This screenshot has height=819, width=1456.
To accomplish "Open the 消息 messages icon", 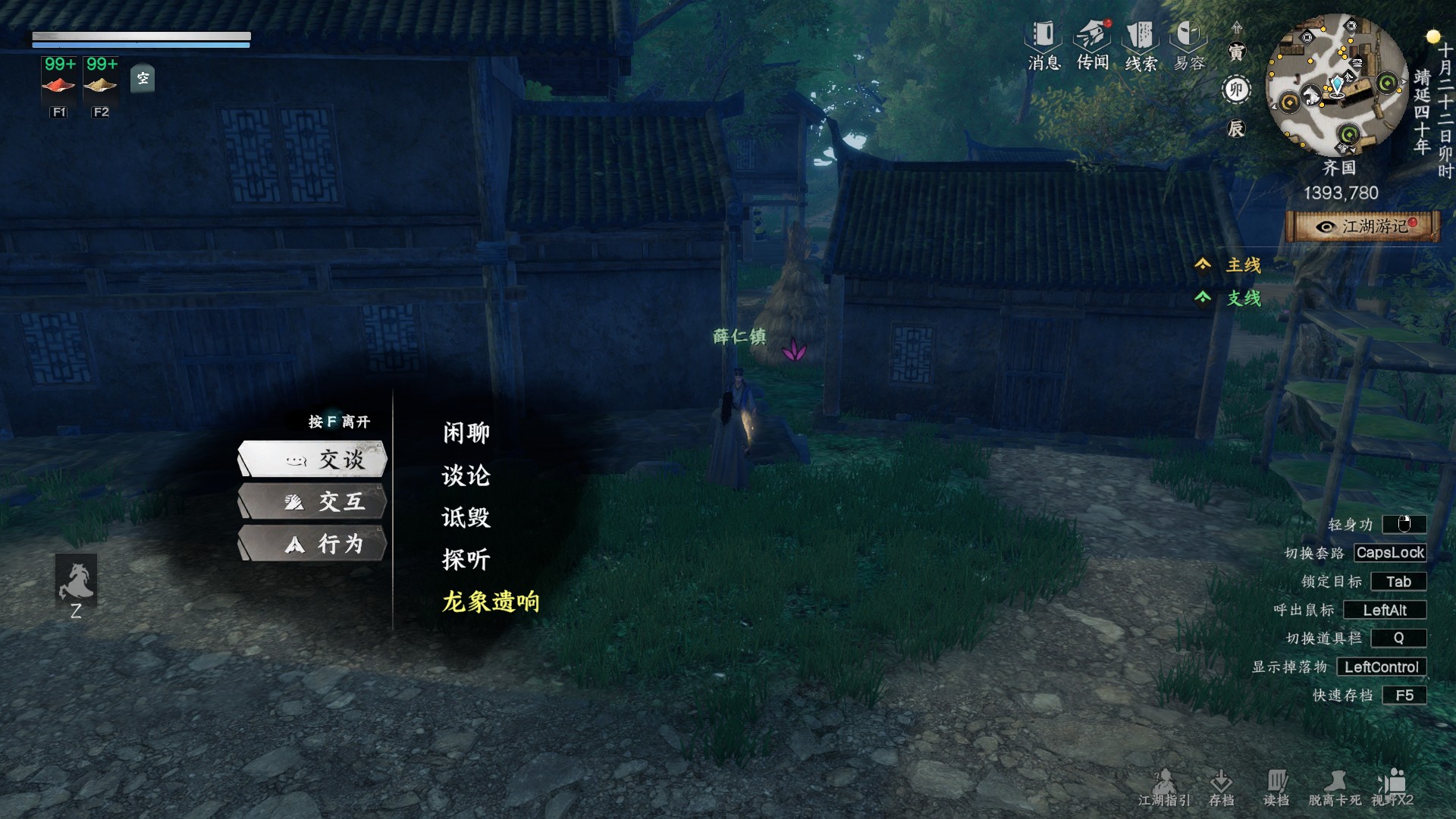I will tap(1043, 45).
